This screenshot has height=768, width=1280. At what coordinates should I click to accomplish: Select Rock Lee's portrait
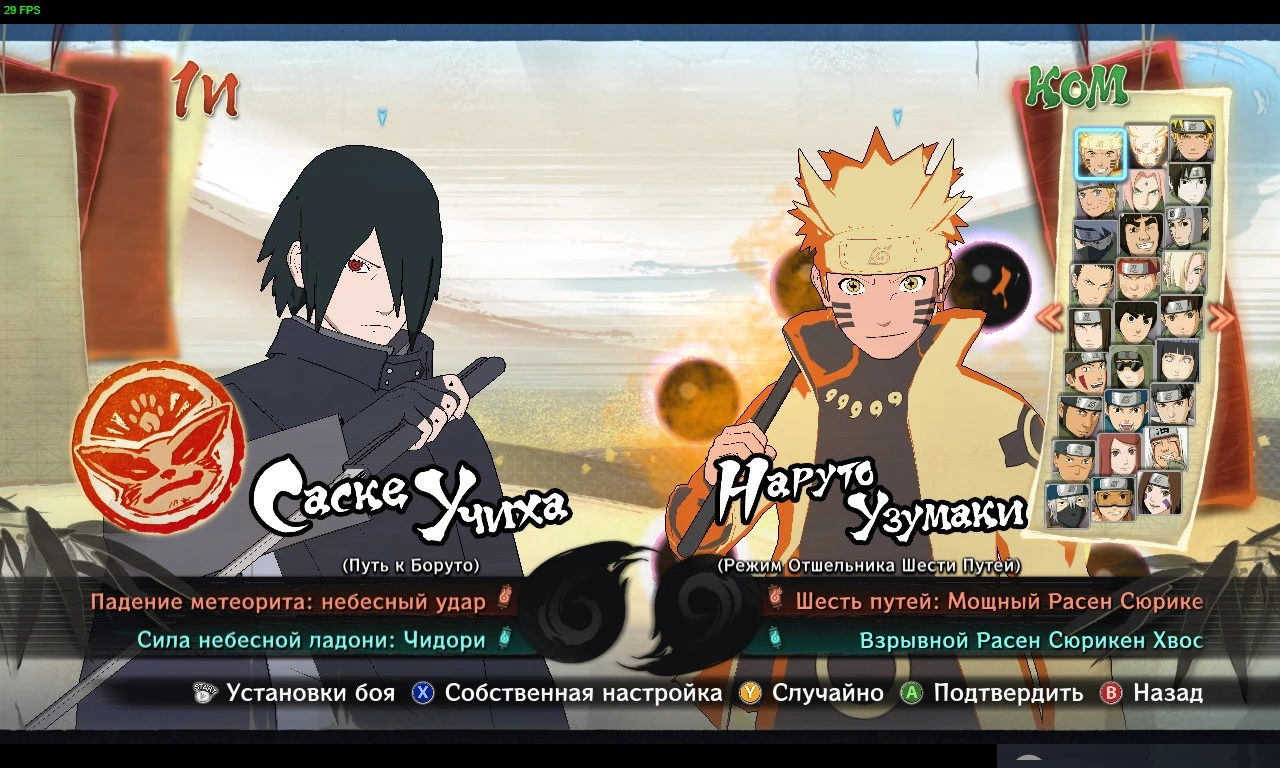(1133, 322)
